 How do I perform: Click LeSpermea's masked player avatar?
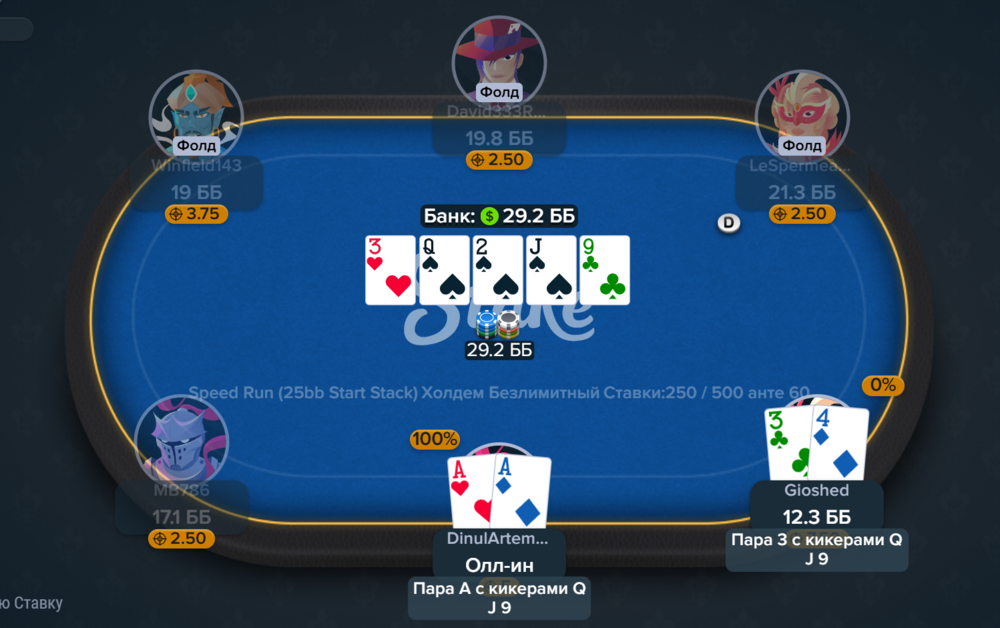point(802,110)
